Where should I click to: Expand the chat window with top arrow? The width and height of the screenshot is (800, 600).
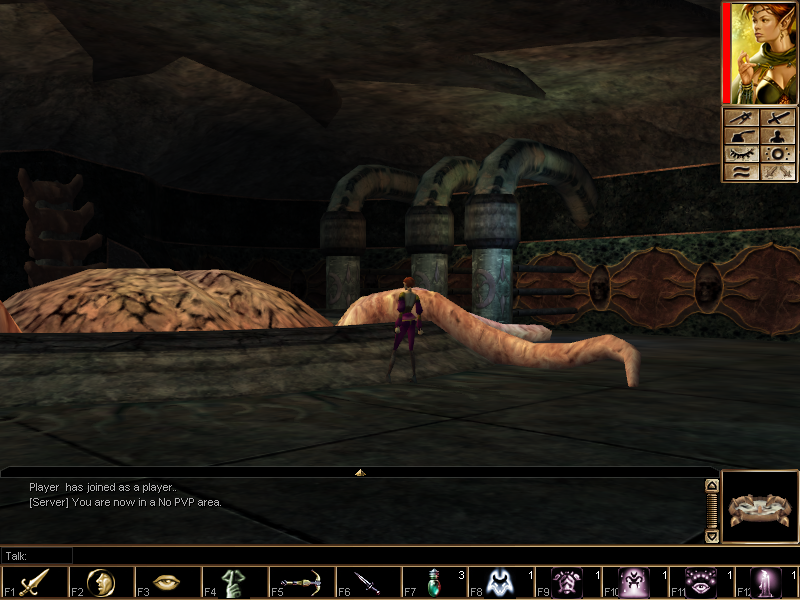pyautogui.click(x=360, y=471)
